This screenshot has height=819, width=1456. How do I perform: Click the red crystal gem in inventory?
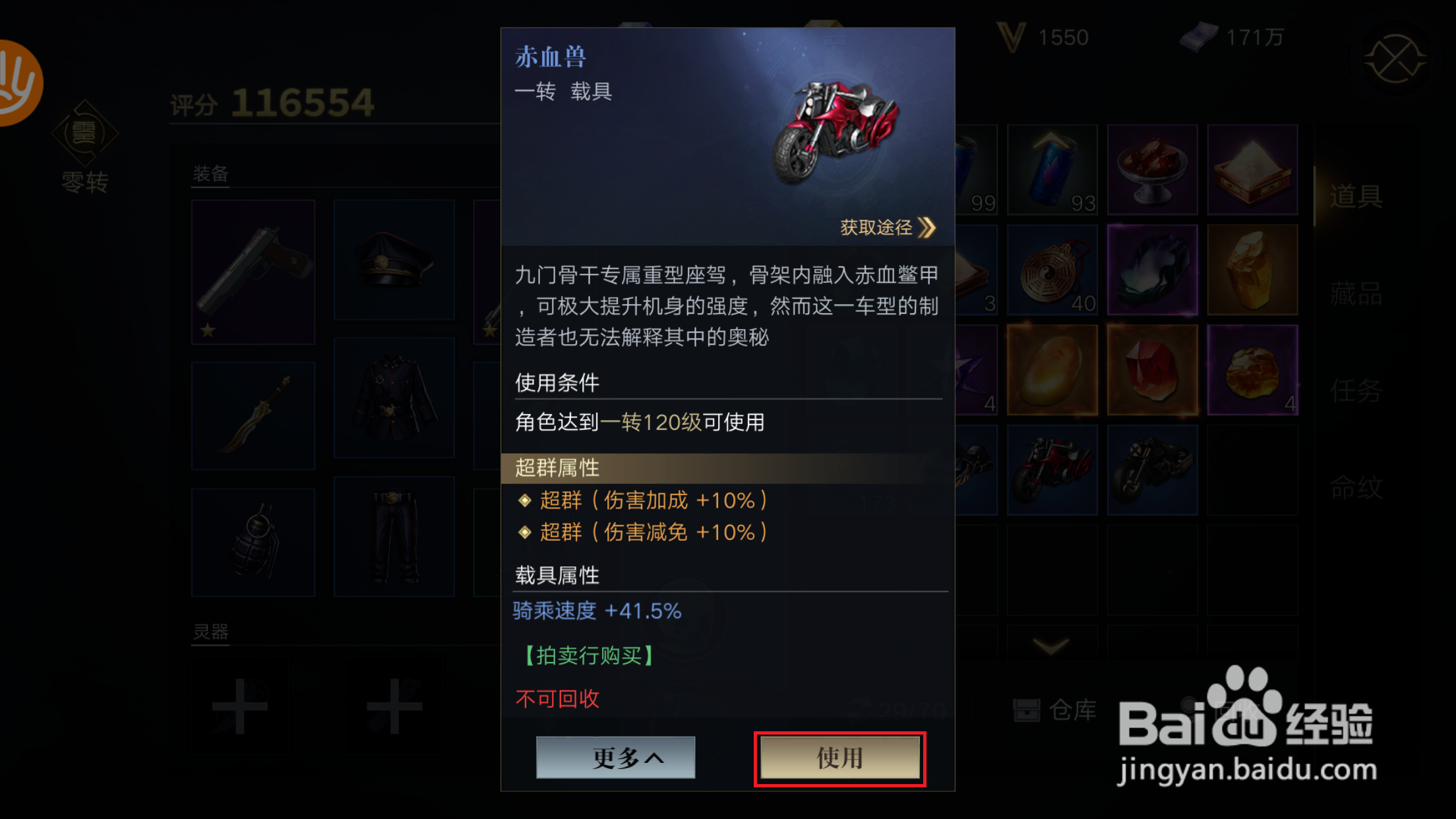1152,369
